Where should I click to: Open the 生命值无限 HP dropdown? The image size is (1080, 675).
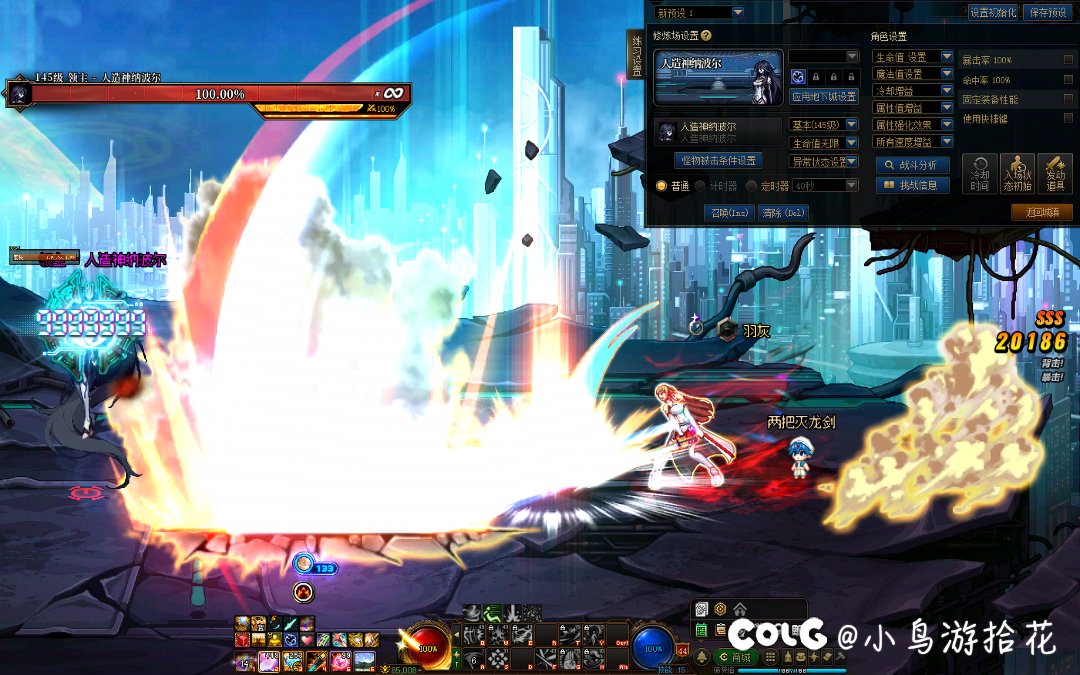(x=824, y=143)
